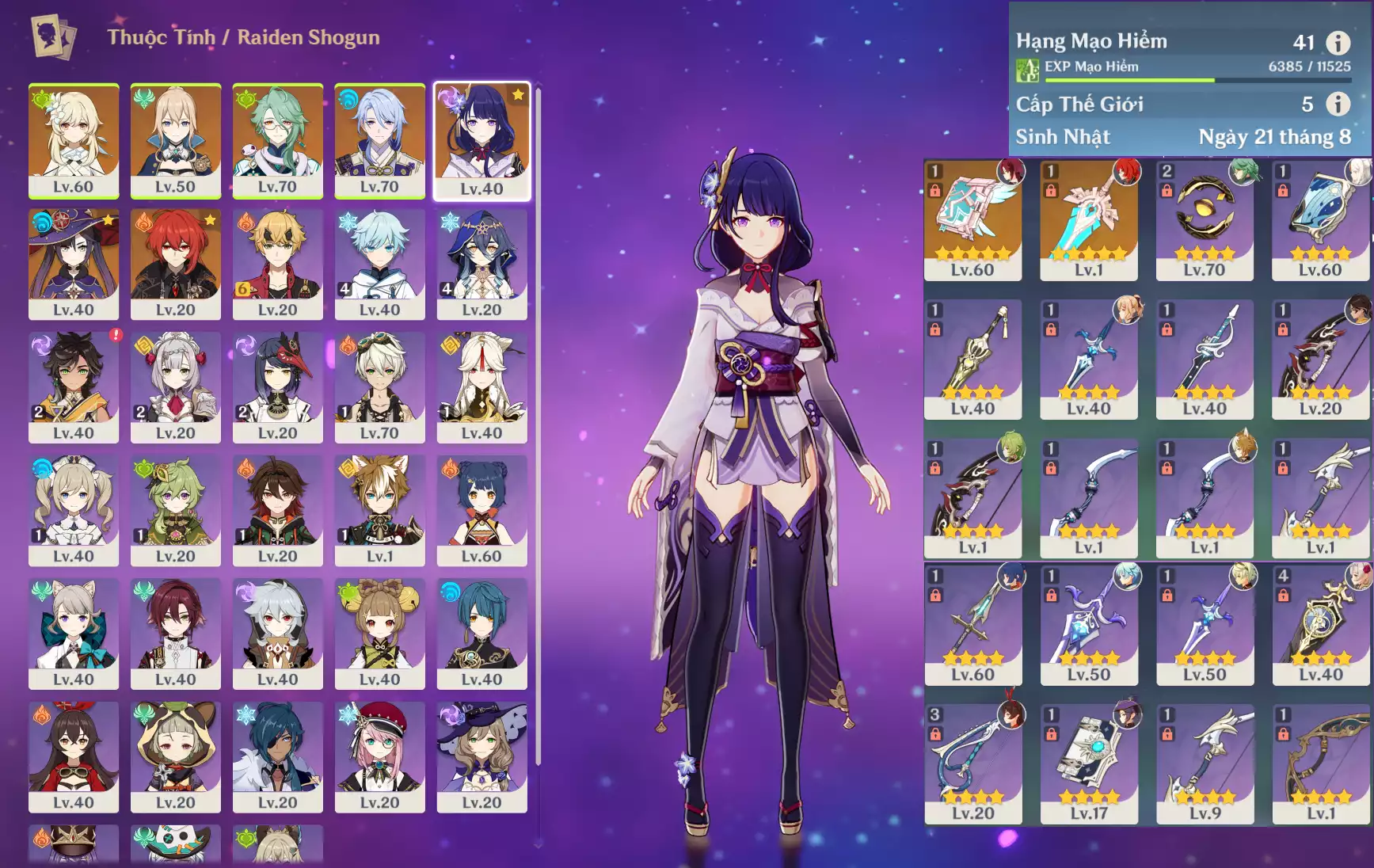1374x868 pixels.
Task: Choose Gorou, the Lv.1 character
Action: [379, 510]
